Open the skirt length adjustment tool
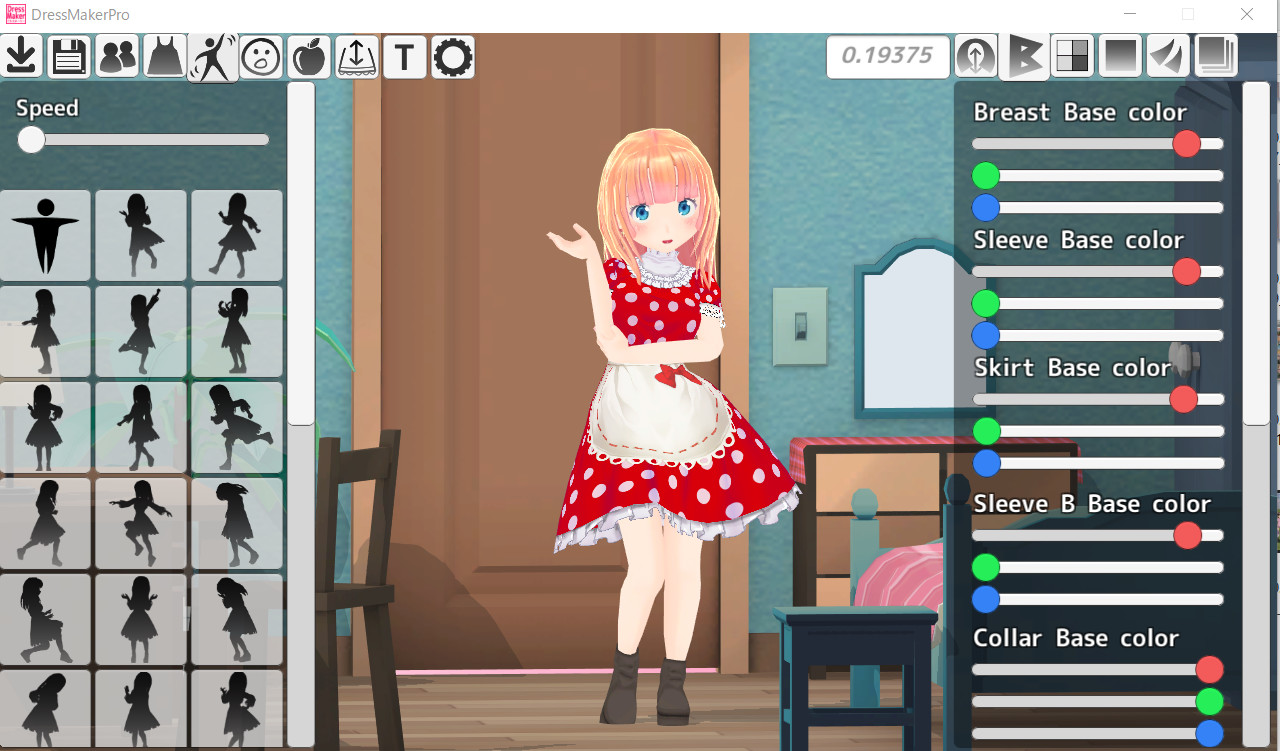Screen dimensions: 1280x751 (x=356, y=57)
